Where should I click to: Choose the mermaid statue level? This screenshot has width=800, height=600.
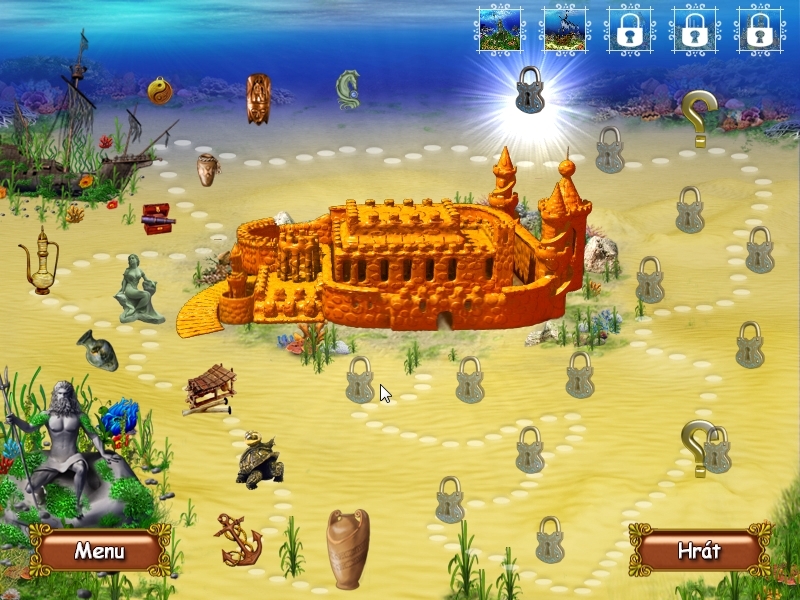point(138,289)
